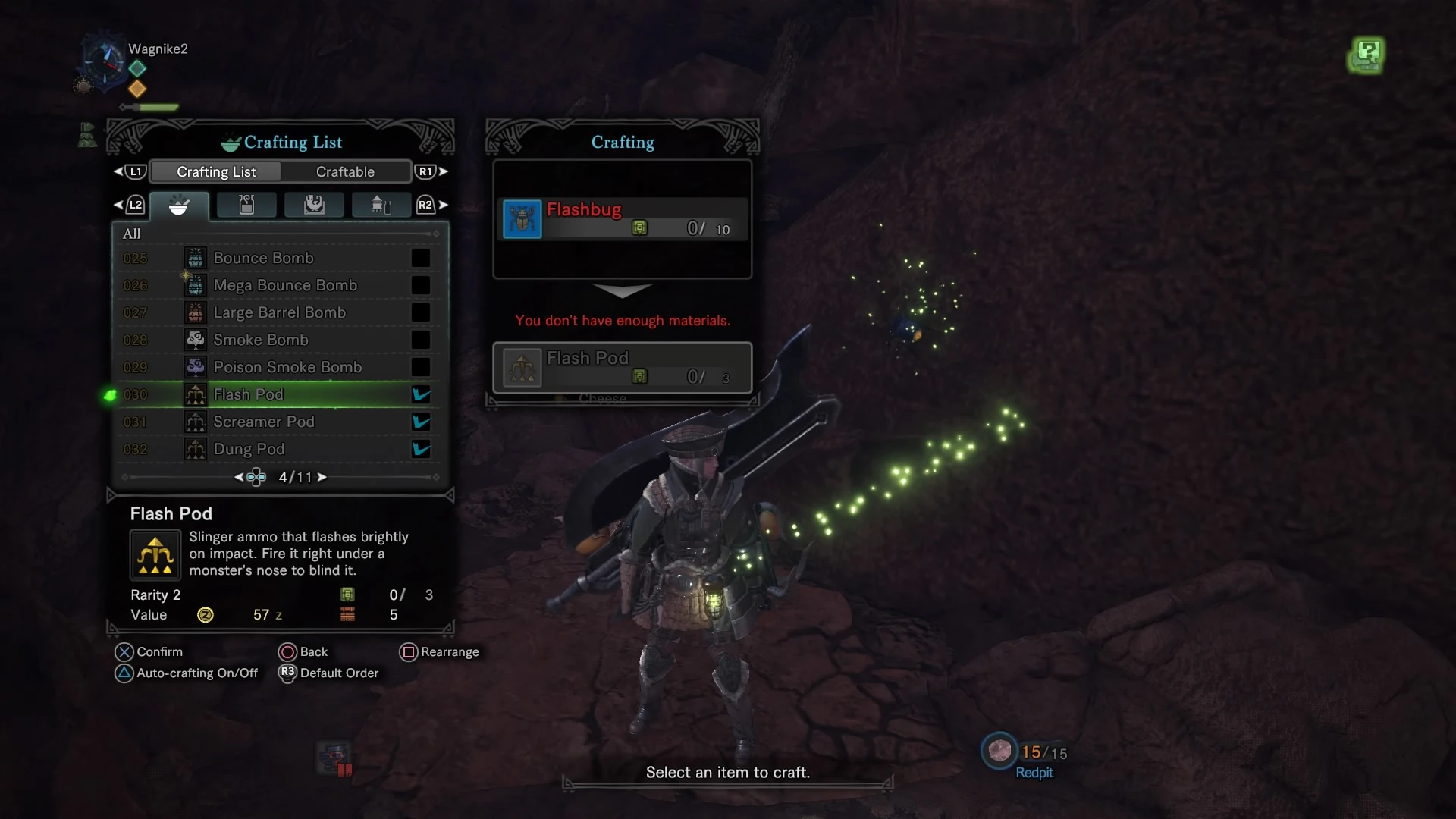Switch to the Craftable tab
This screenshot has width=1456, height=819.
[x=345, y=172]
